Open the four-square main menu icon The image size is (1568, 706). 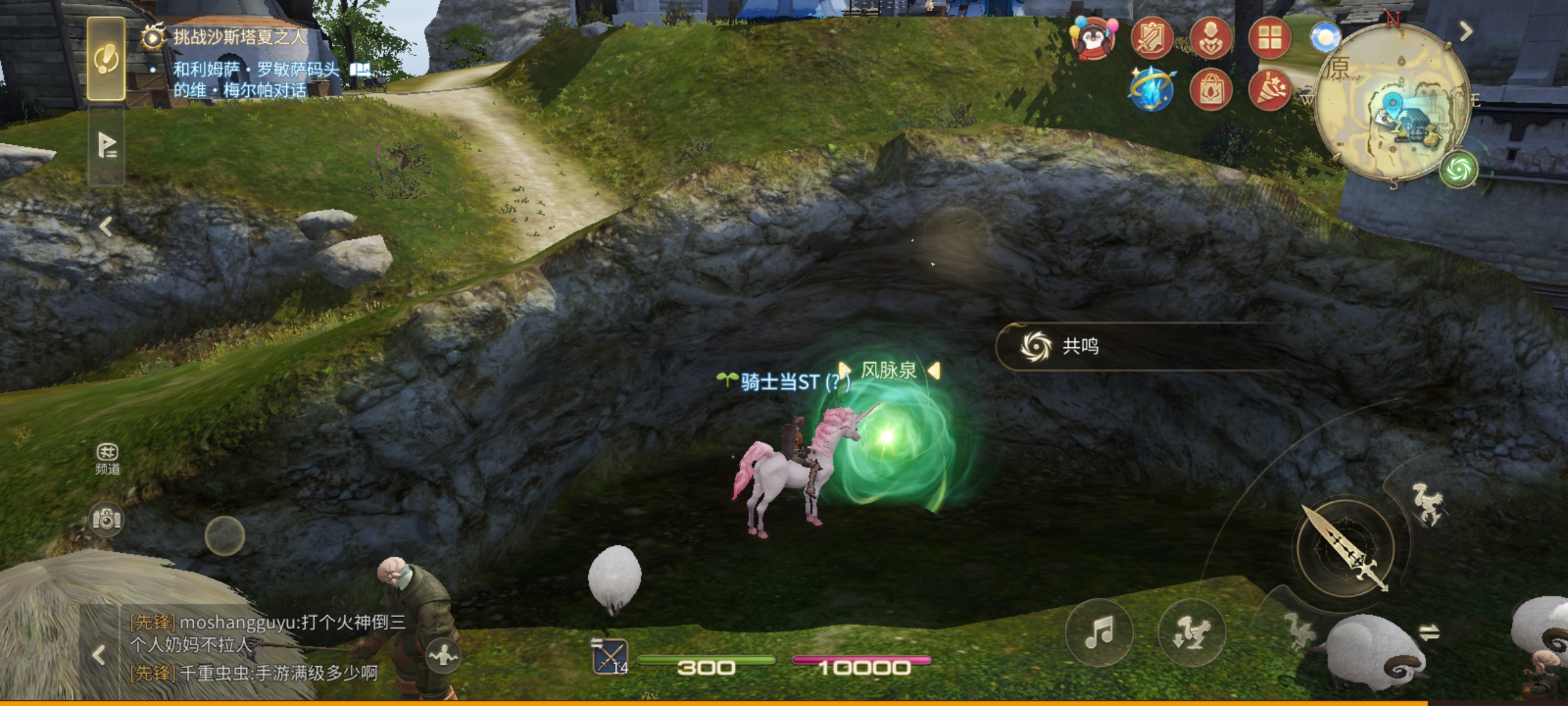[x=1269, y=38]
